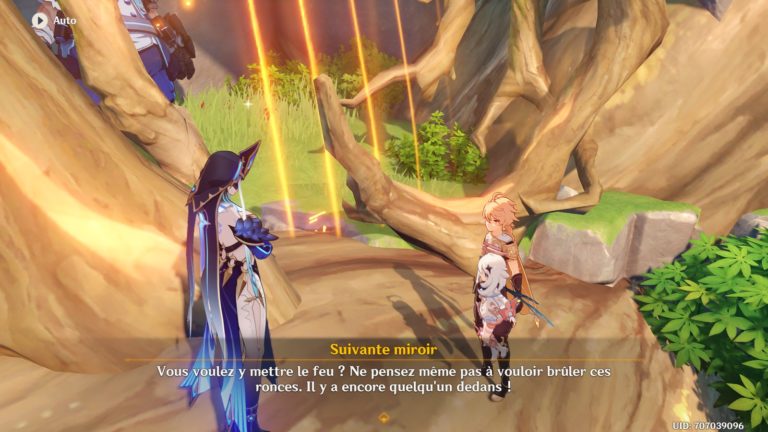This screenshot has height=432, width=768.
Task: Advance dialogue with the diamond continue indicator
Action: [383, 416]
